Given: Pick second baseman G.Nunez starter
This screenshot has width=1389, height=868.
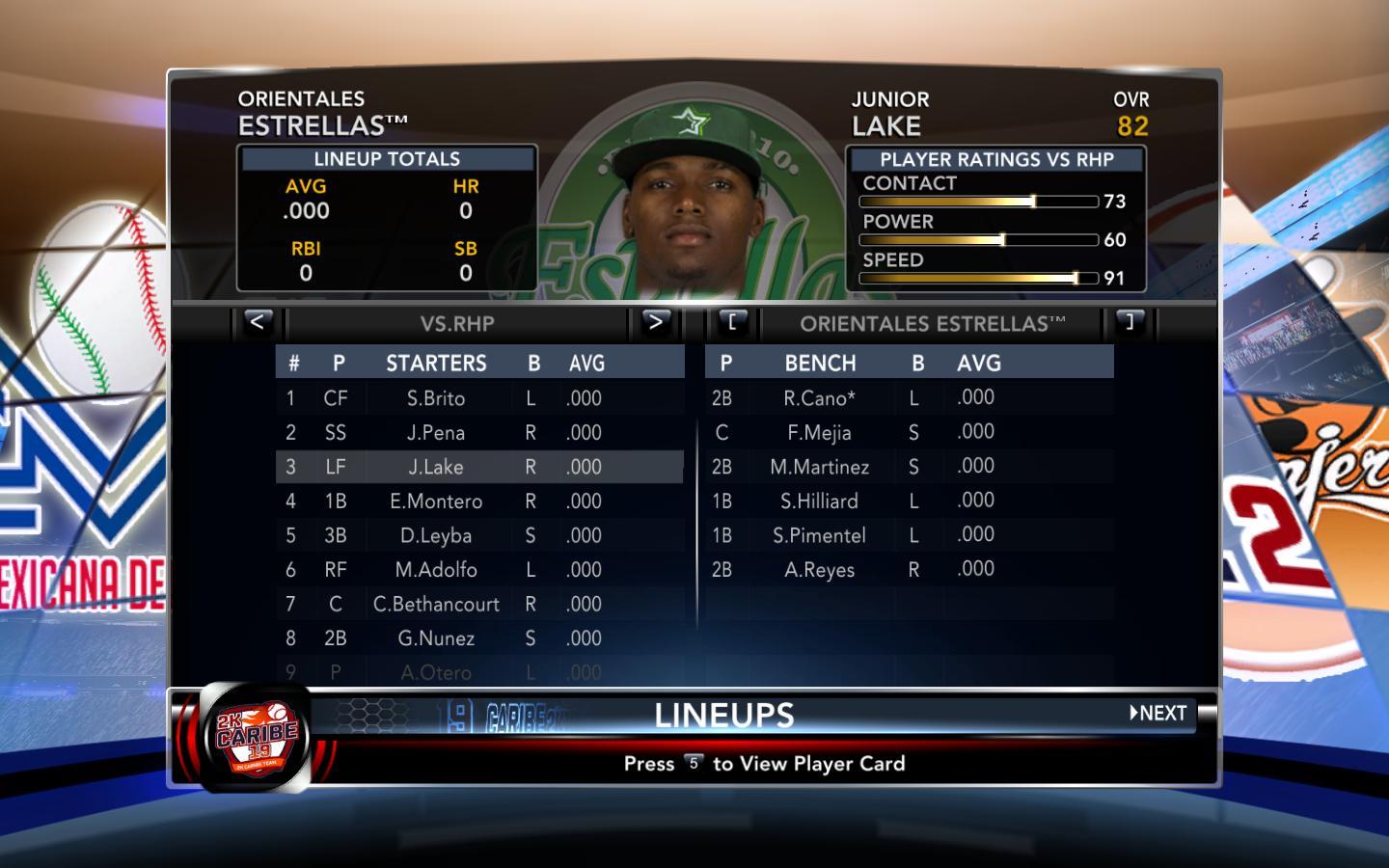Looking at the screenshot, I should (436, 638).
